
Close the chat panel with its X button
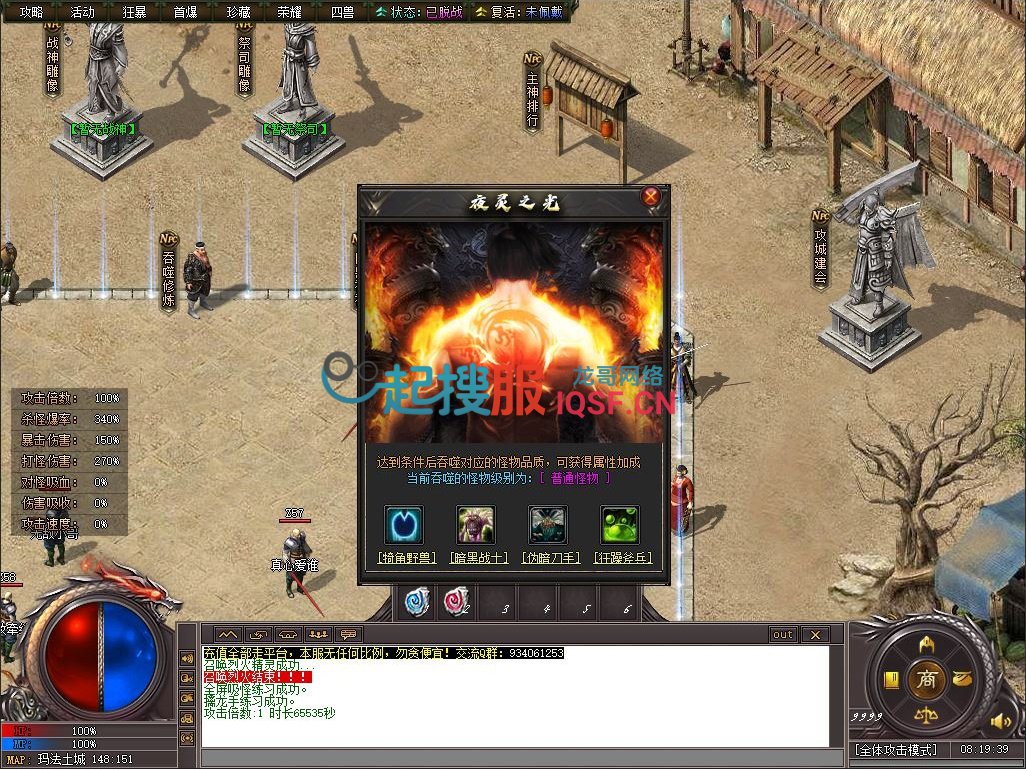click(815, 635)
